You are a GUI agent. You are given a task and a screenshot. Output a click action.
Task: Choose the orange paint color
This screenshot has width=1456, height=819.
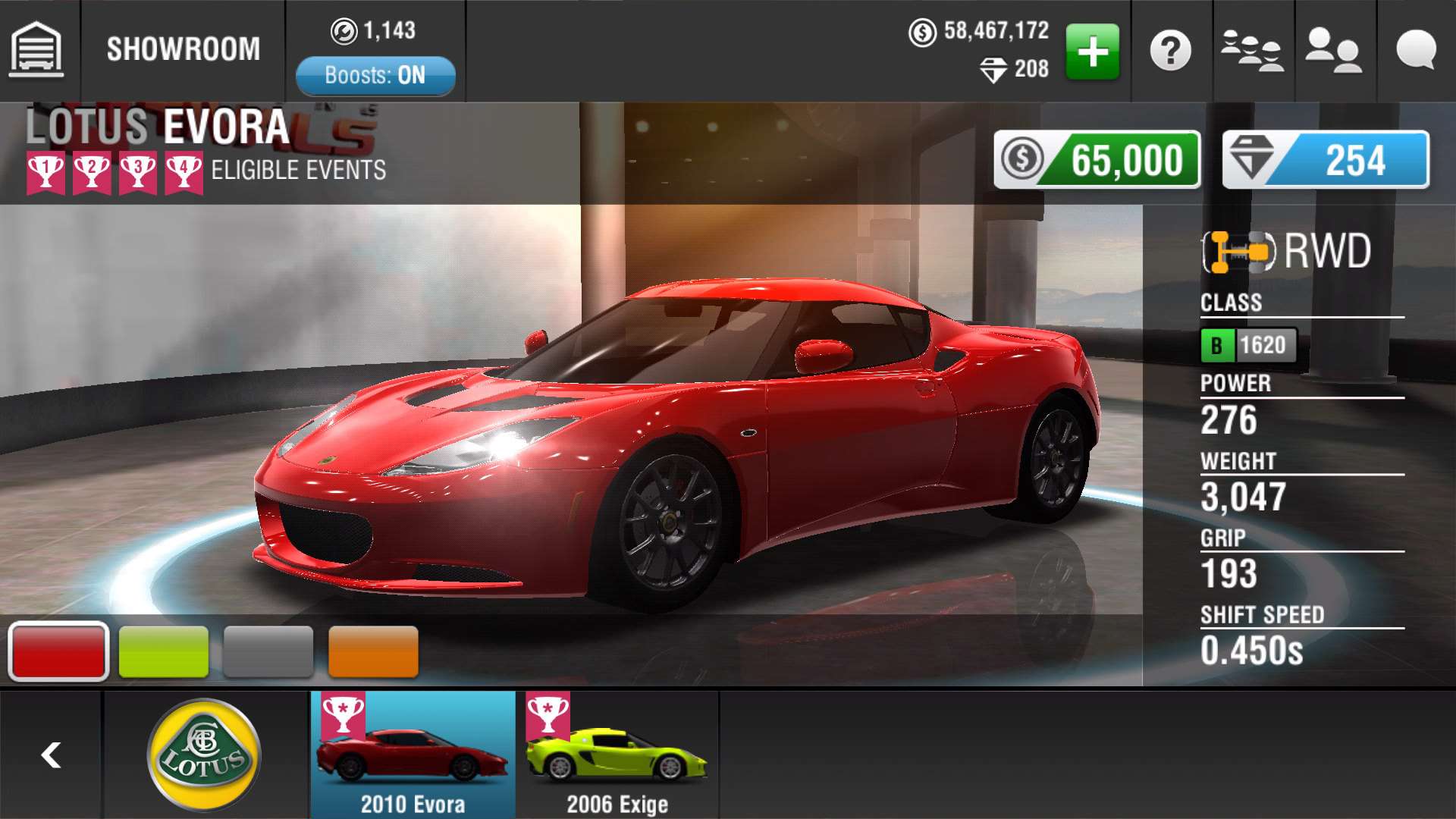tap(373, 651)
